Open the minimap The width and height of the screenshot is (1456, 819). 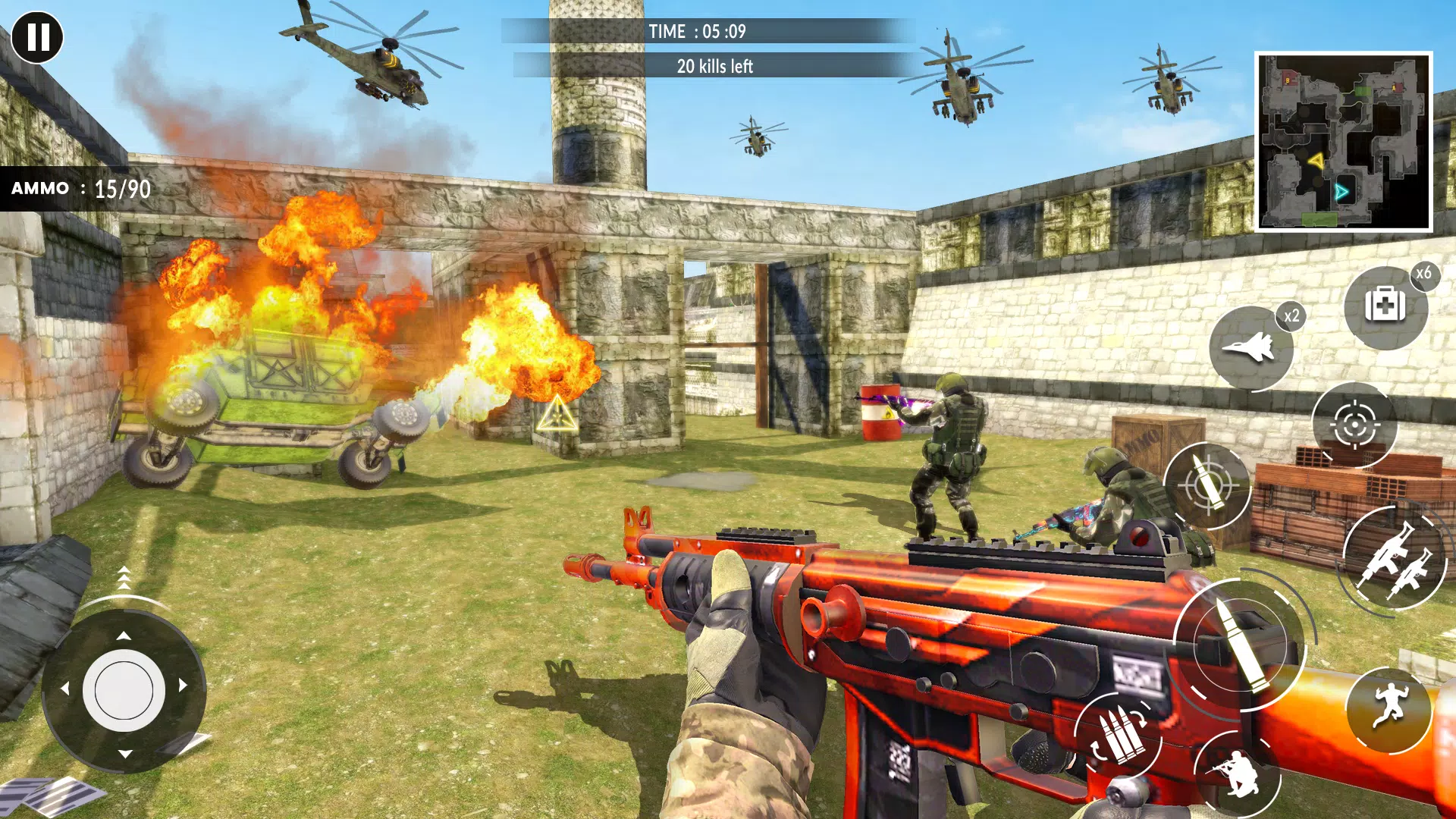click(x=1343, y=142)
